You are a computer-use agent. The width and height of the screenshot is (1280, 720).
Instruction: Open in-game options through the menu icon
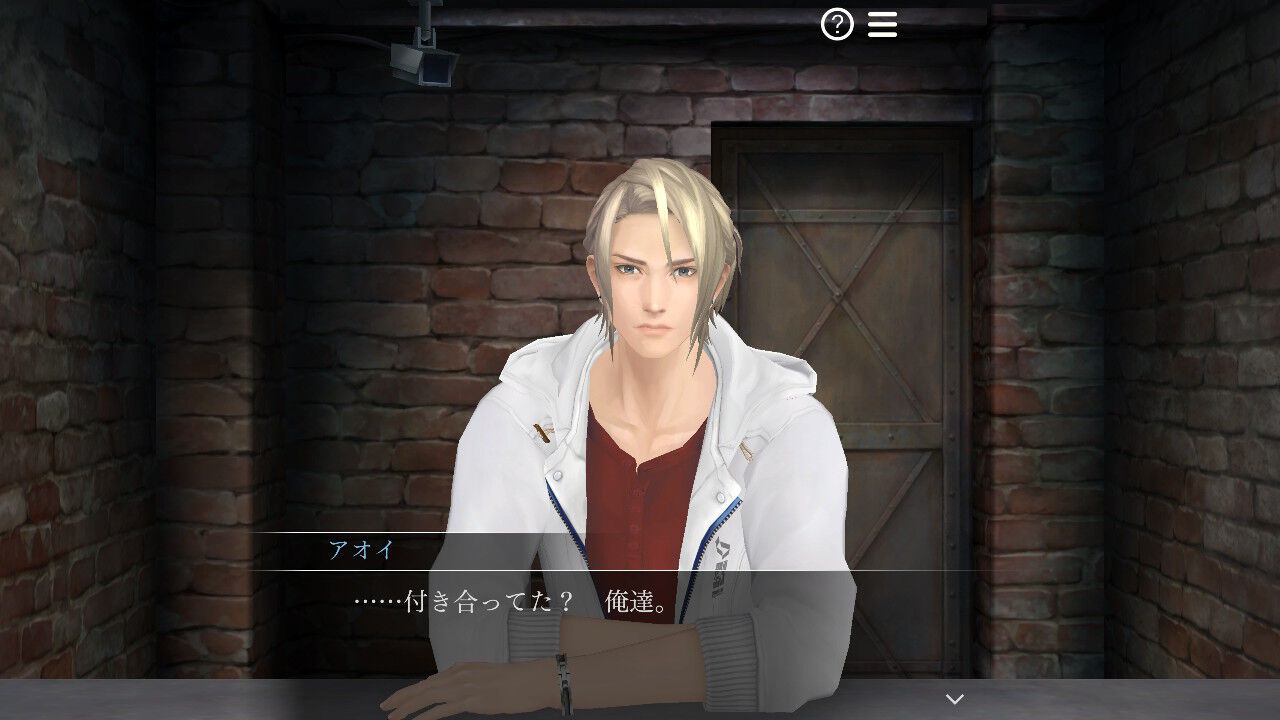[881, 23]
